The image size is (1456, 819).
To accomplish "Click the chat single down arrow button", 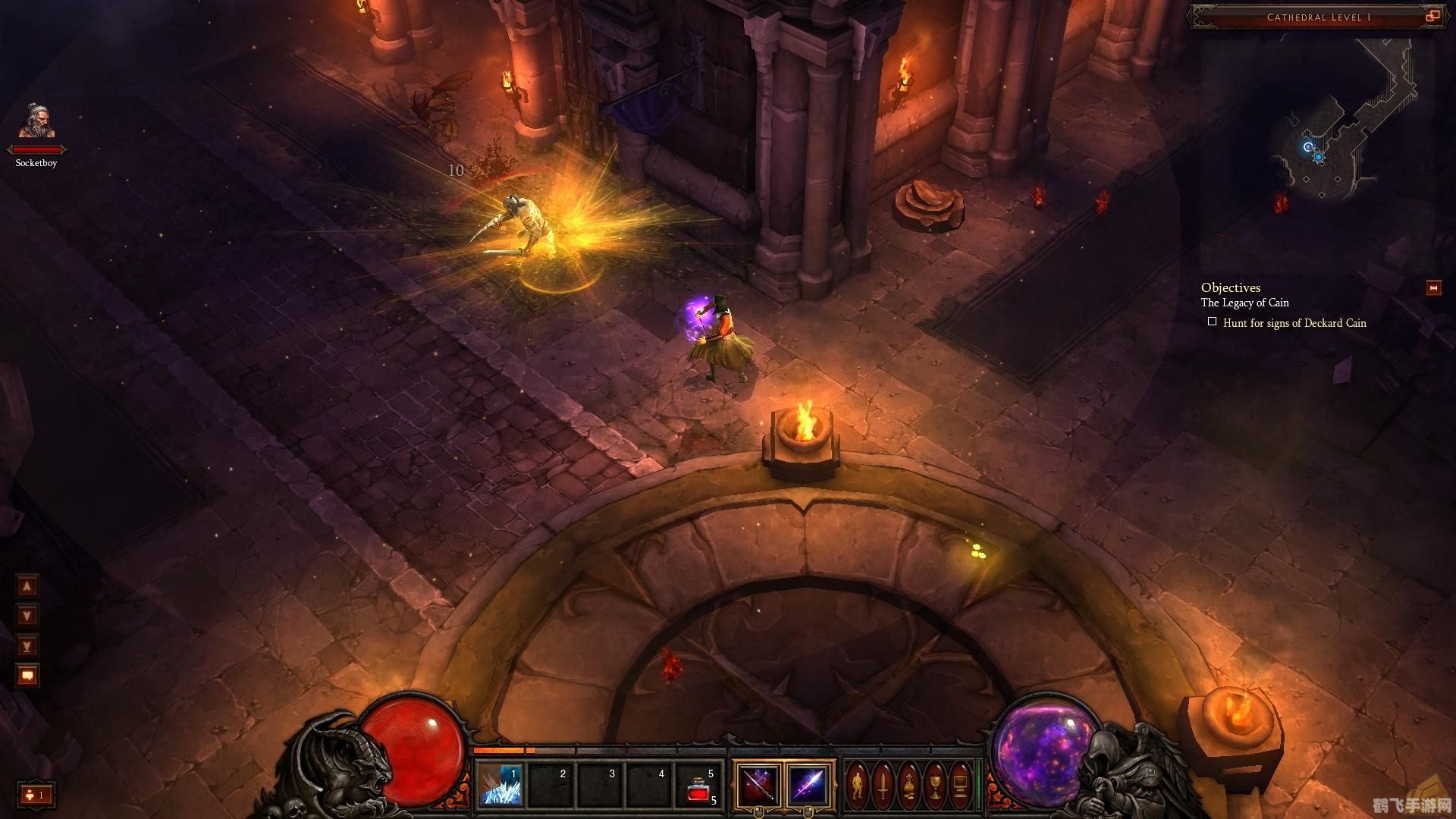I will [x=27, y=616].
